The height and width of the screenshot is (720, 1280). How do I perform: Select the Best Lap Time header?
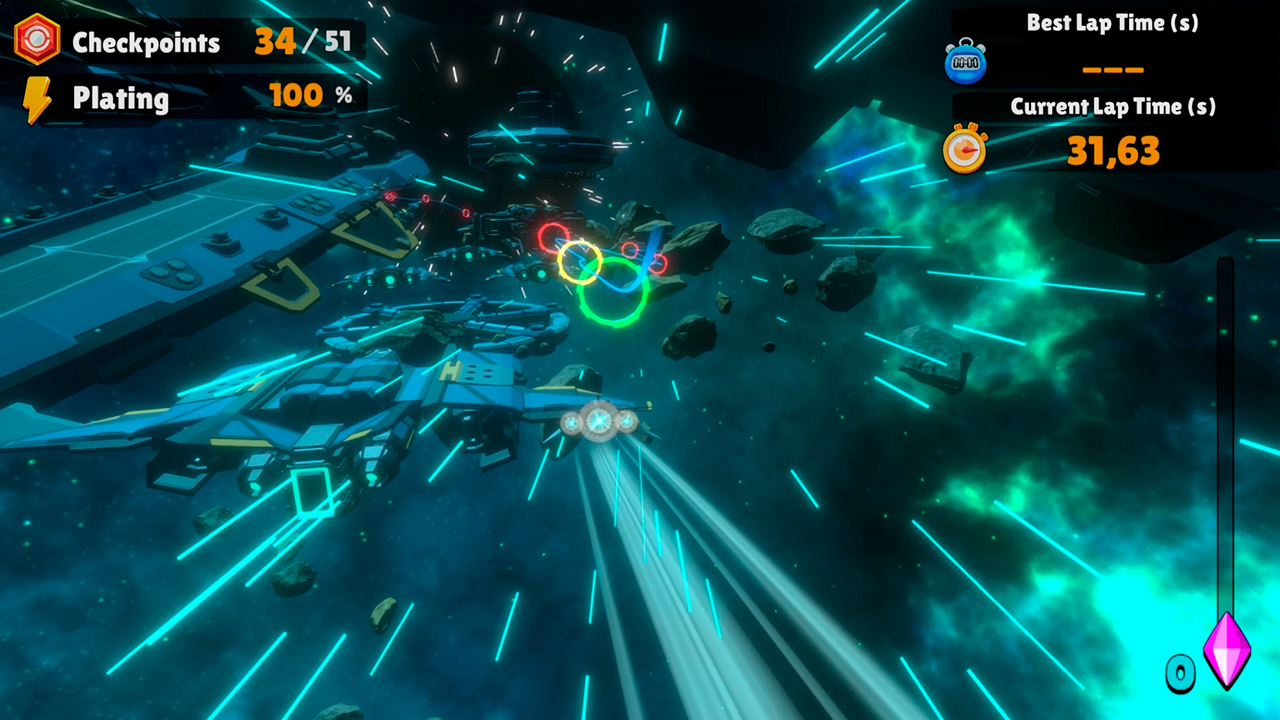pos(1113,23)
